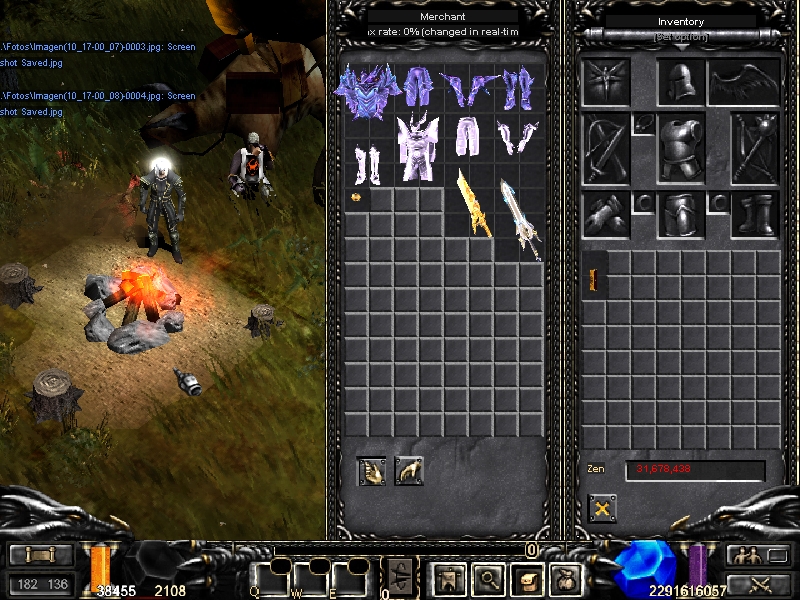Open the bag icon on the bottom bar
The image size is (800, 600).
point(567,576)
